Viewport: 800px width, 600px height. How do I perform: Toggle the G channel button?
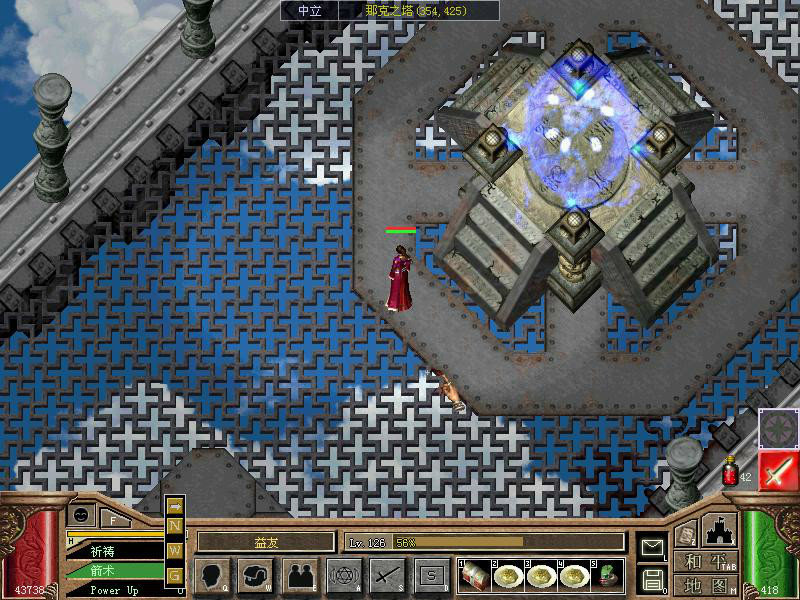(x=175, y=574)
